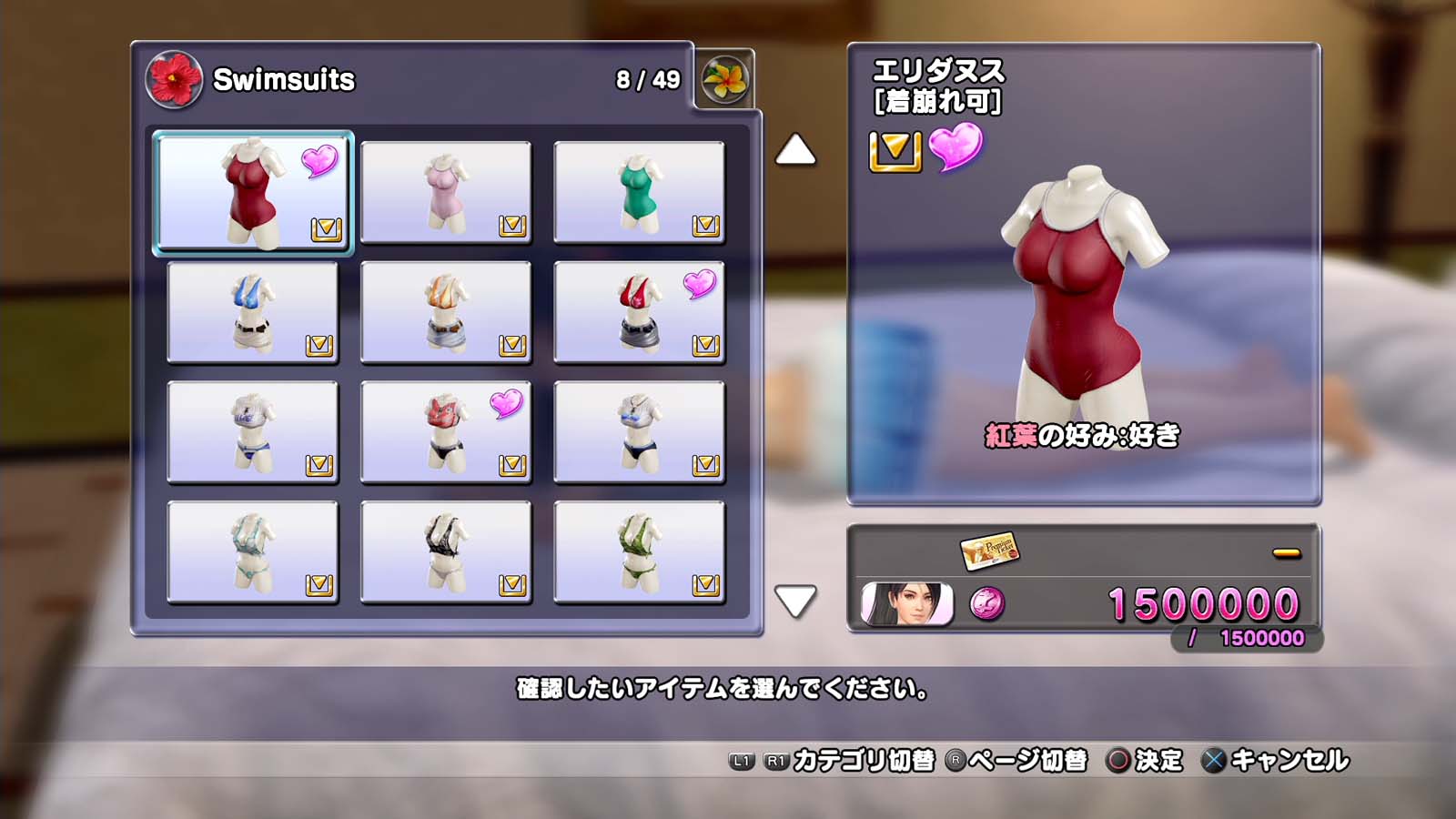
Task: Select the blue bikini with white shorts
Action: click(x=253, y=312)
